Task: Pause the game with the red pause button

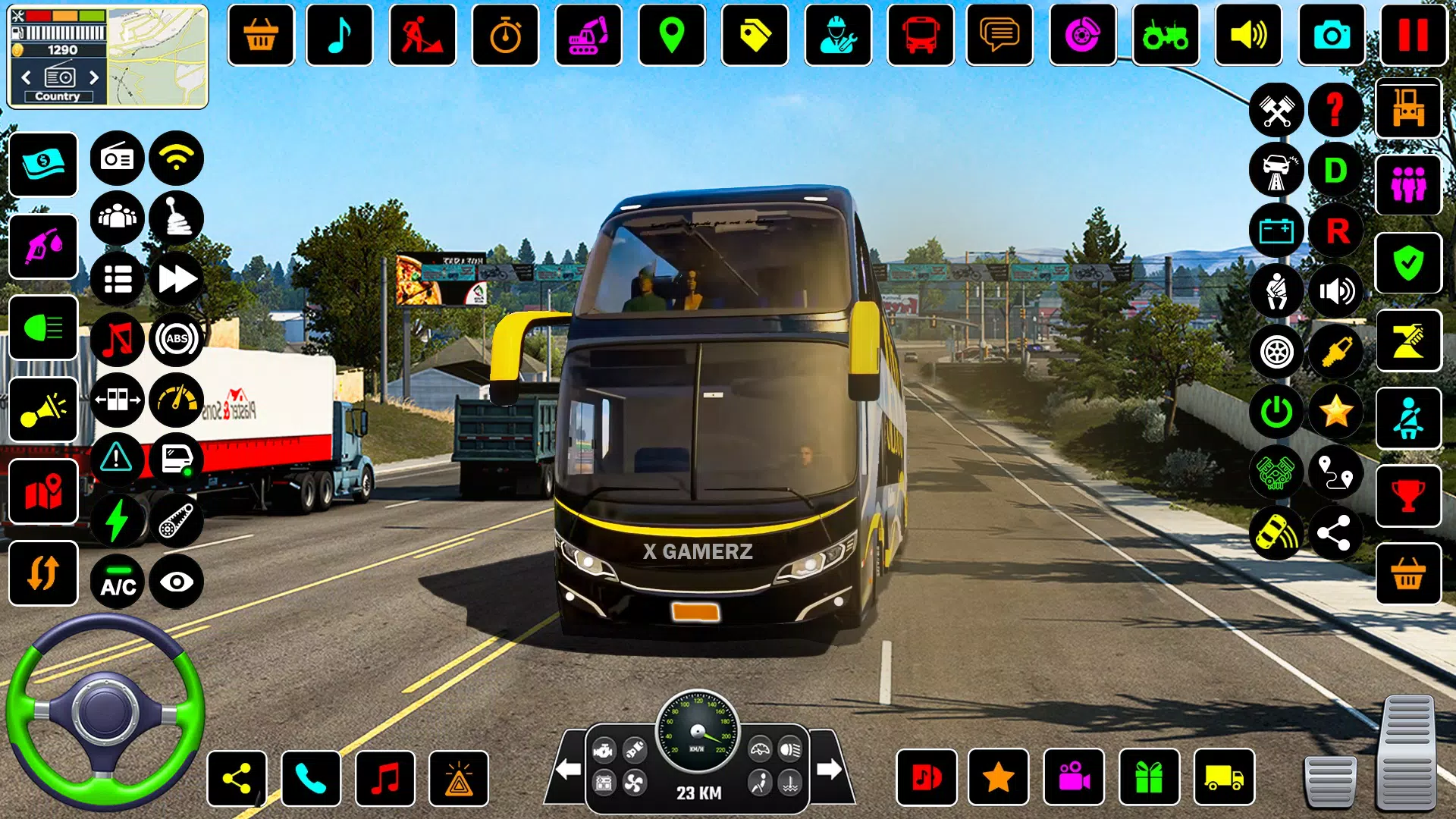Action: (x=1413, y=35)
